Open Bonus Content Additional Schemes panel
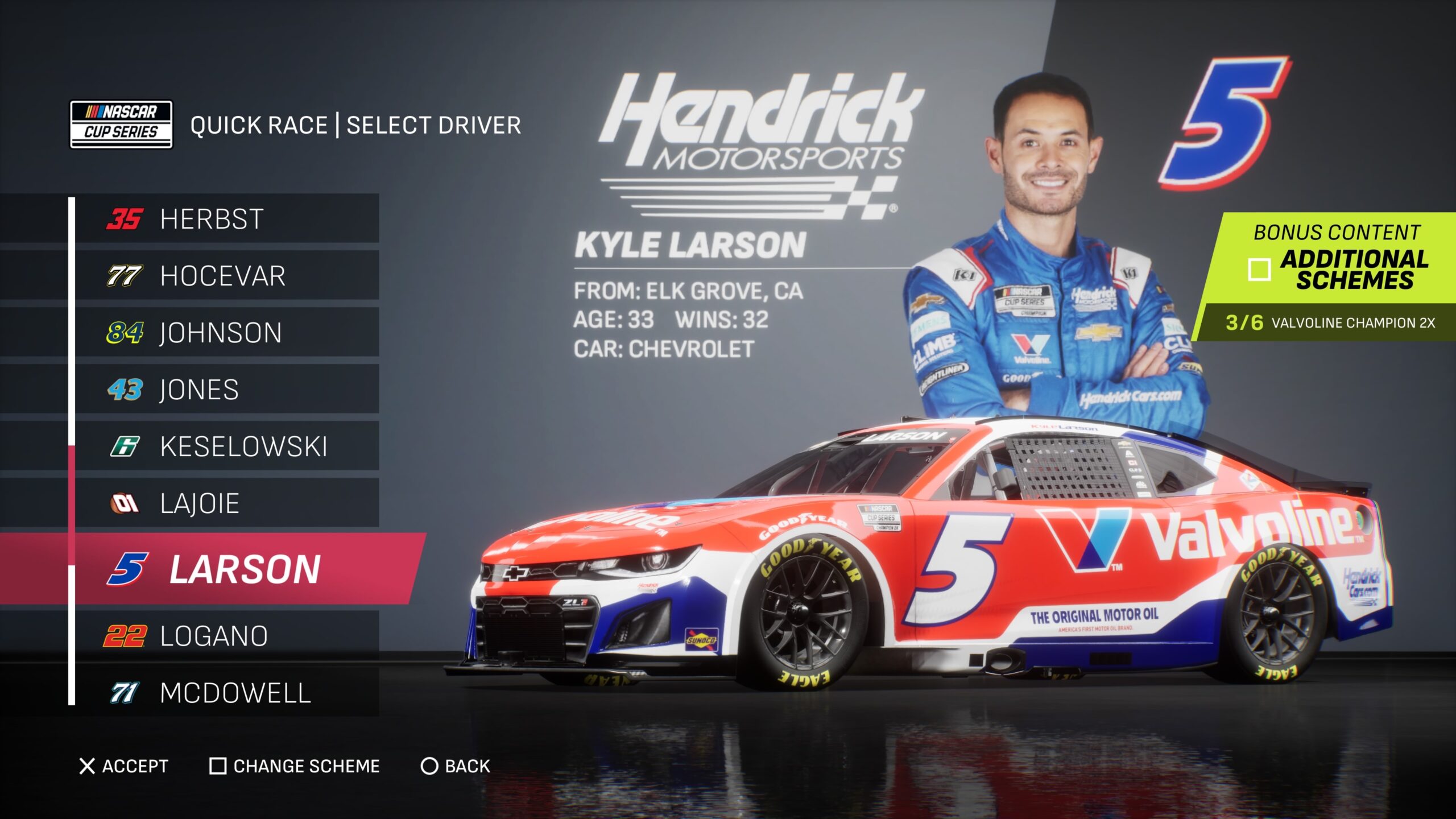1456x819 pixels. coord(1337,259)
